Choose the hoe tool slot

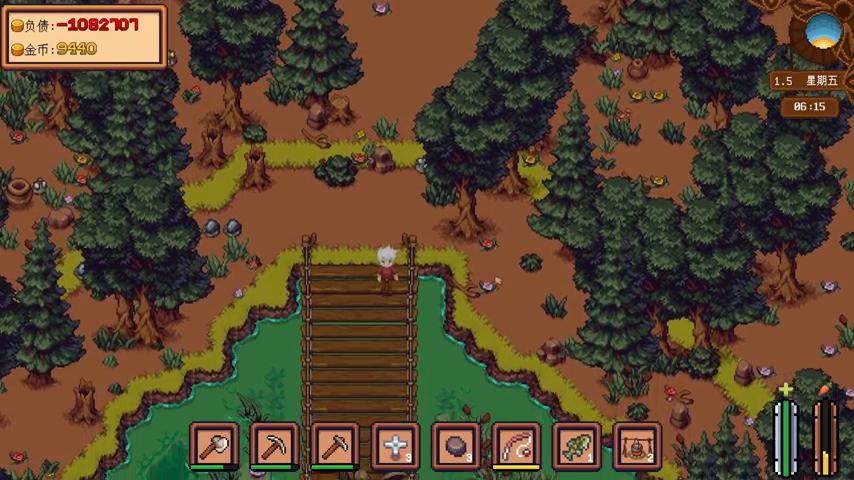(335, 444)
